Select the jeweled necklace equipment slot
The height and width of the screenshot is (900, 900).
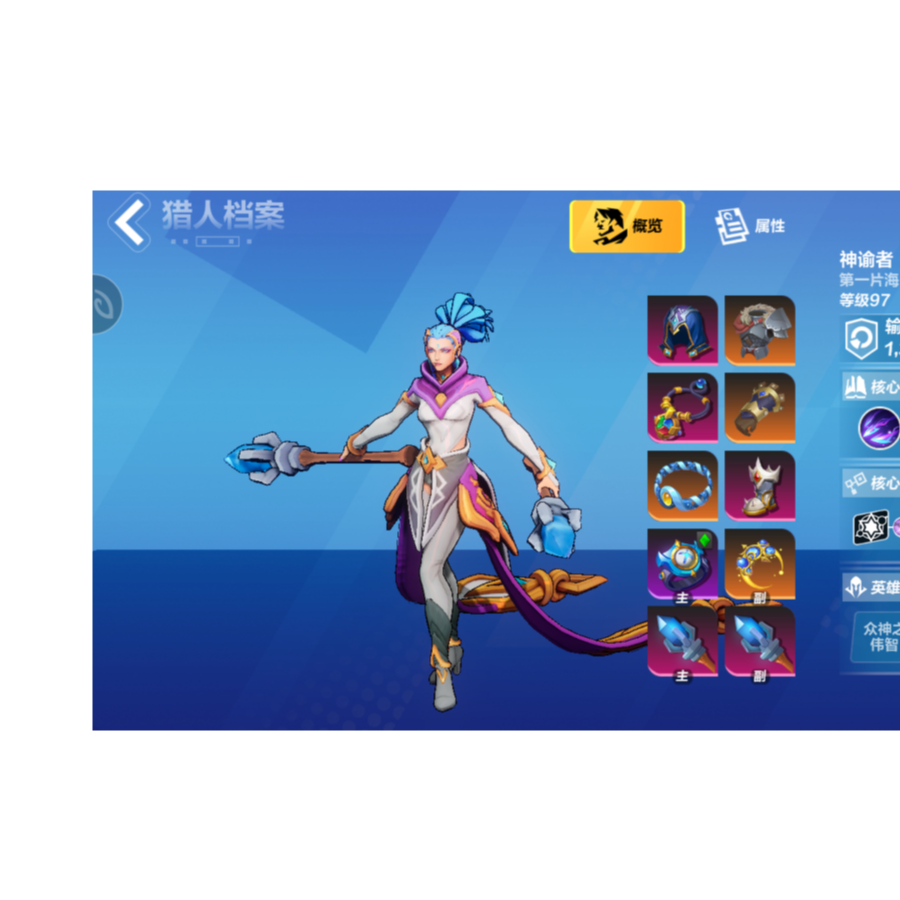682,408
